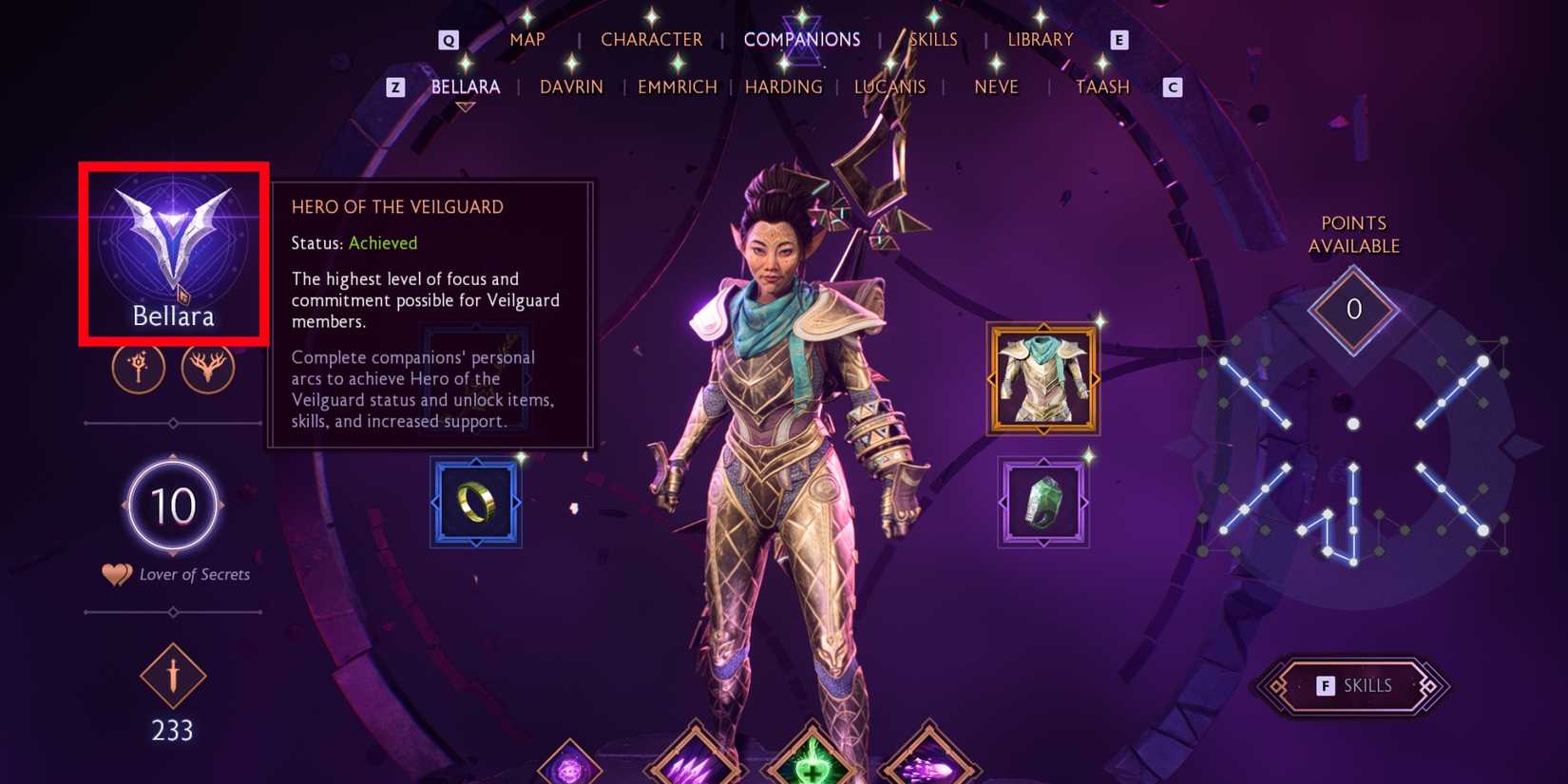Open the gold ring accessory slot

tap(475, 501)
